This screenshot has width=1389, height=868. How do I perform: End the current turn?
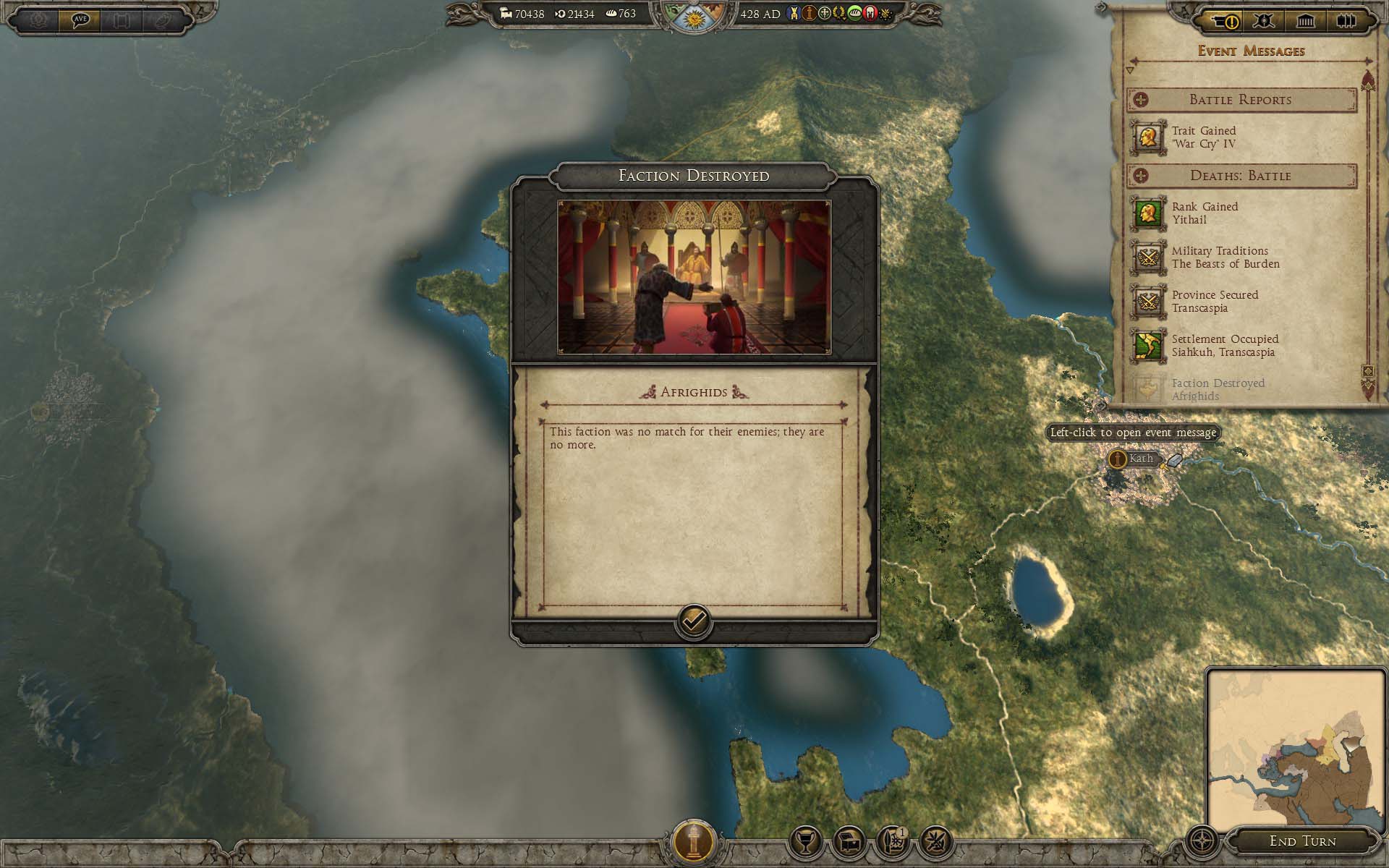pyautogui.click(x=1302, y=841)
